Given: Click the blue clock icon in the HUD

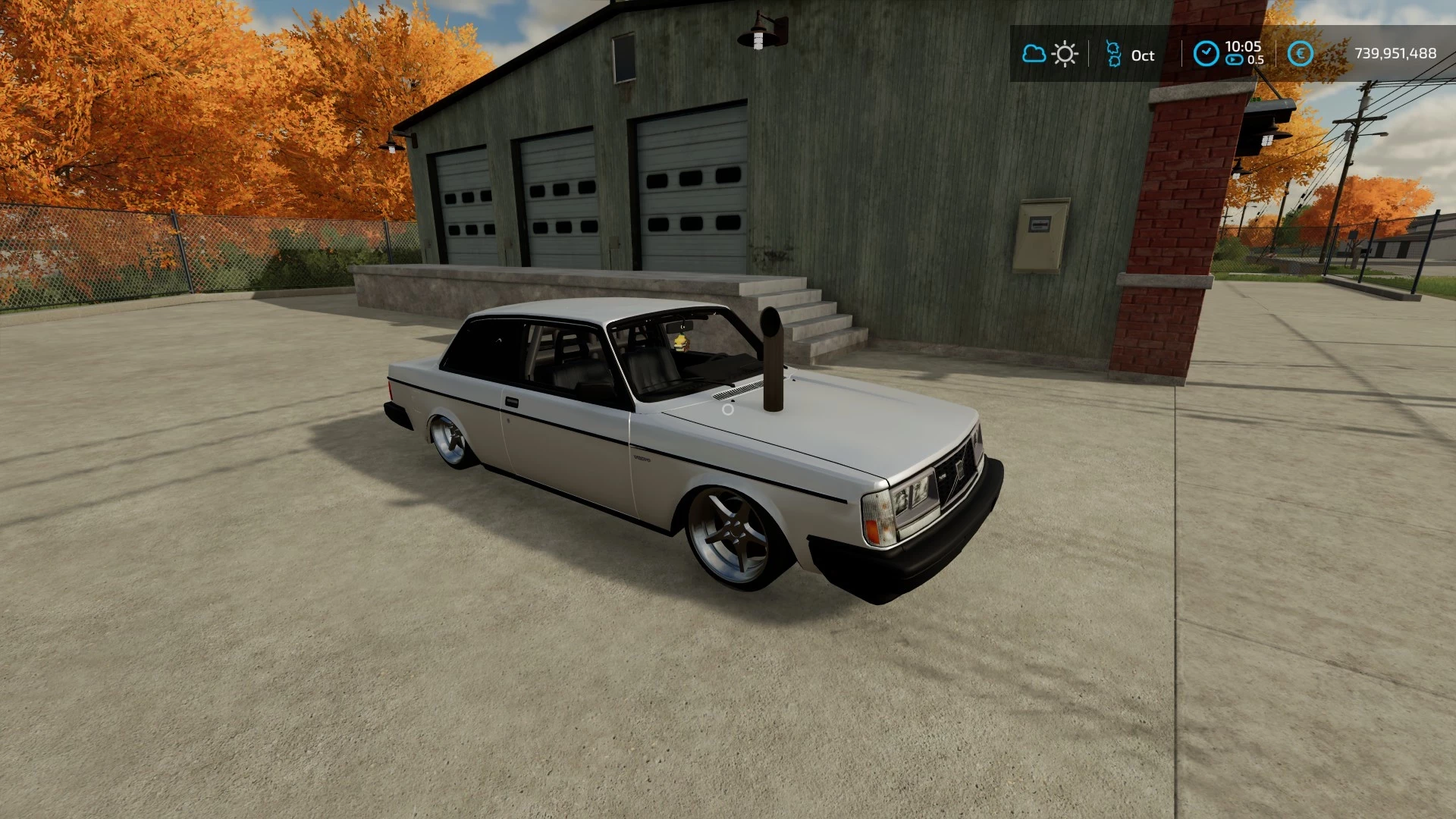Looking at the screenshot, I should pos(1206,51).
